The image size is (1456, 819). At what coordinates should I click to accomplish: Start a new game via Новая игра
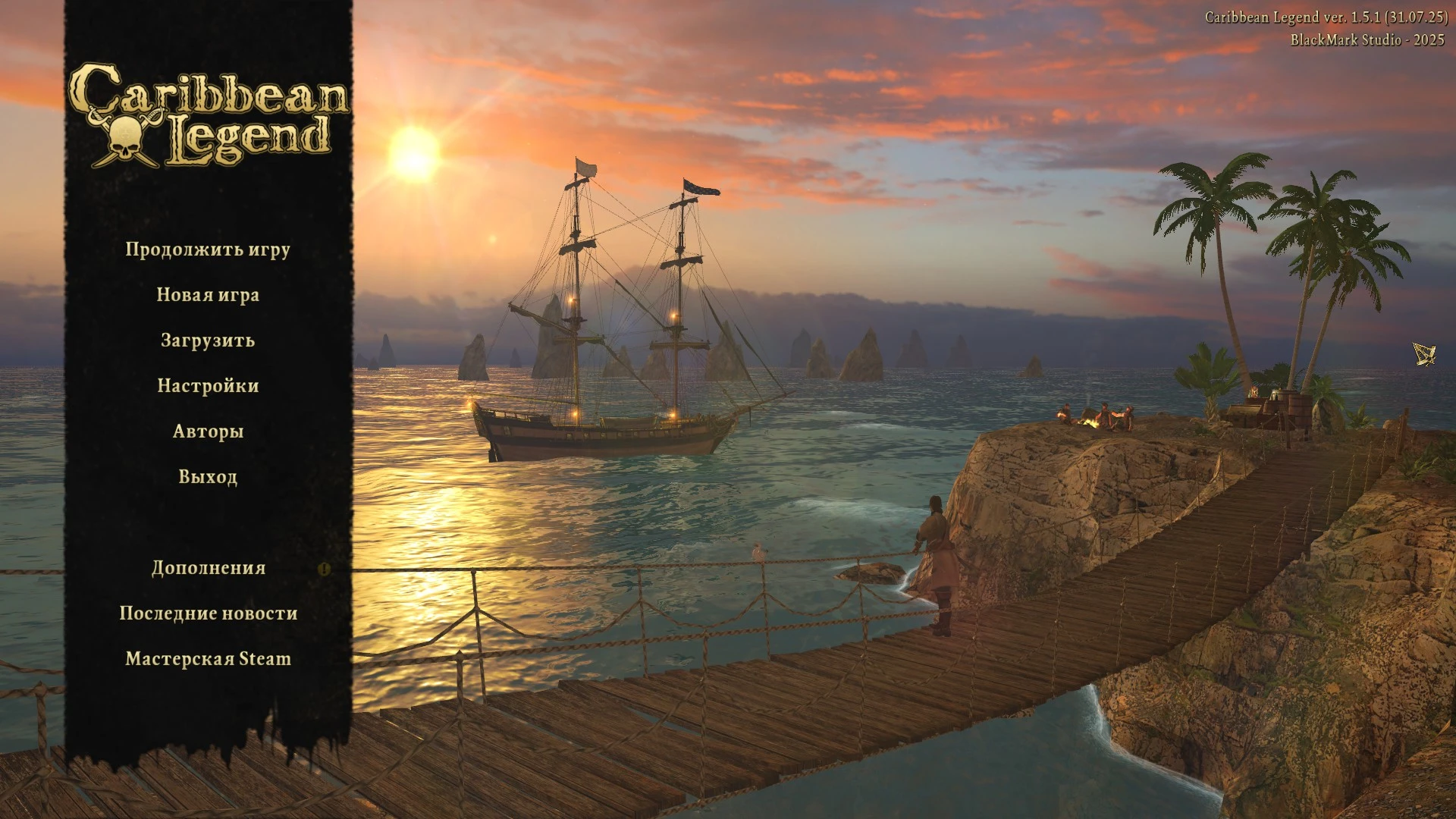(208, 295)
